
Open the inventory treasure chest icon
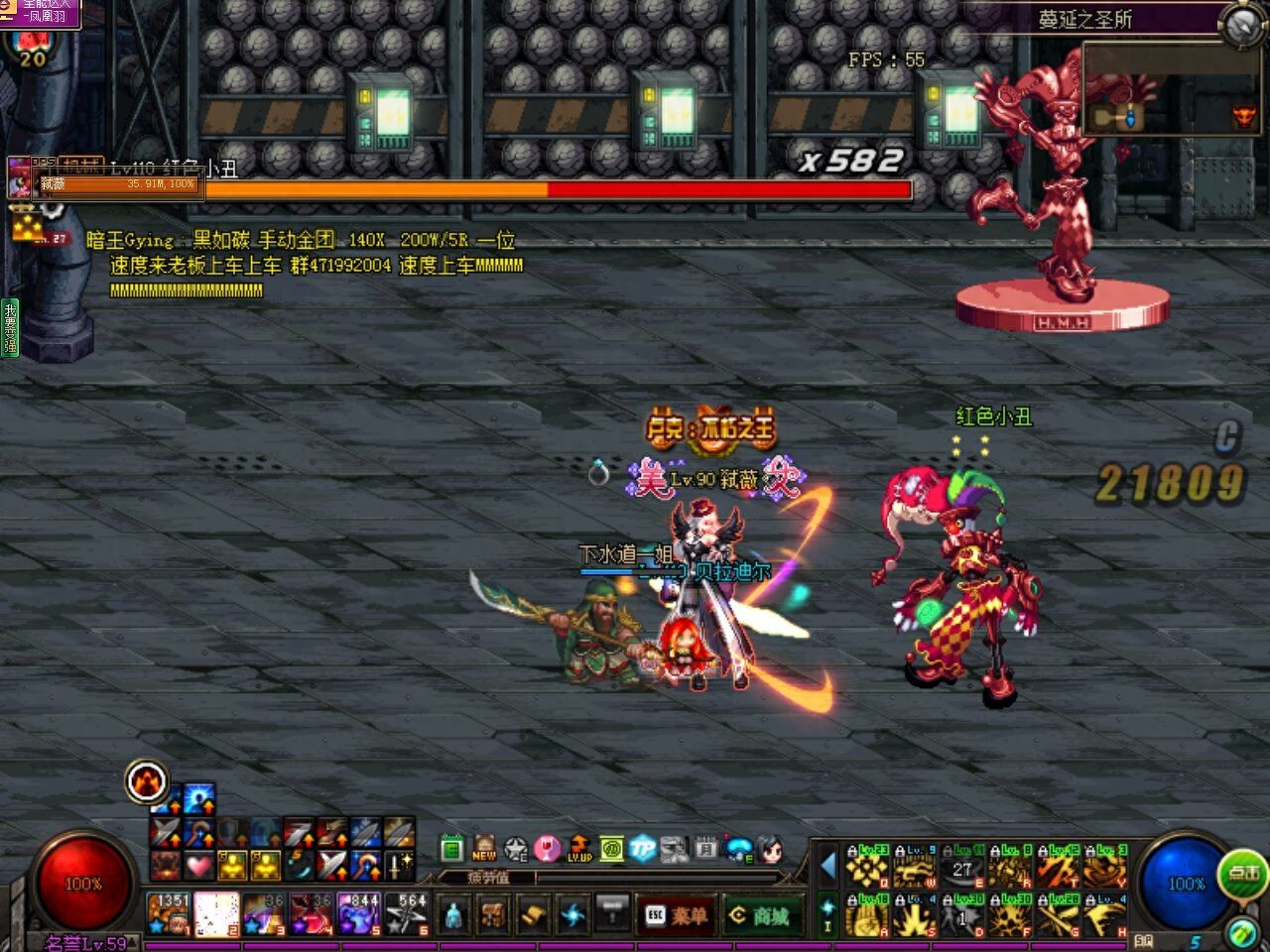493,913
